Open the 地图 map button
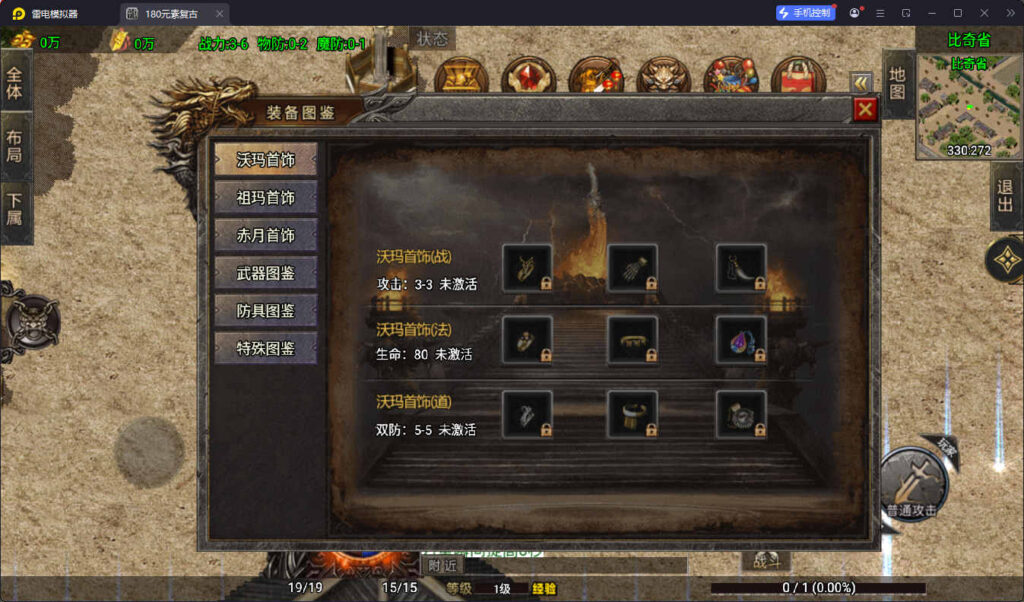 pyautogui.click(x=898, y=85)
